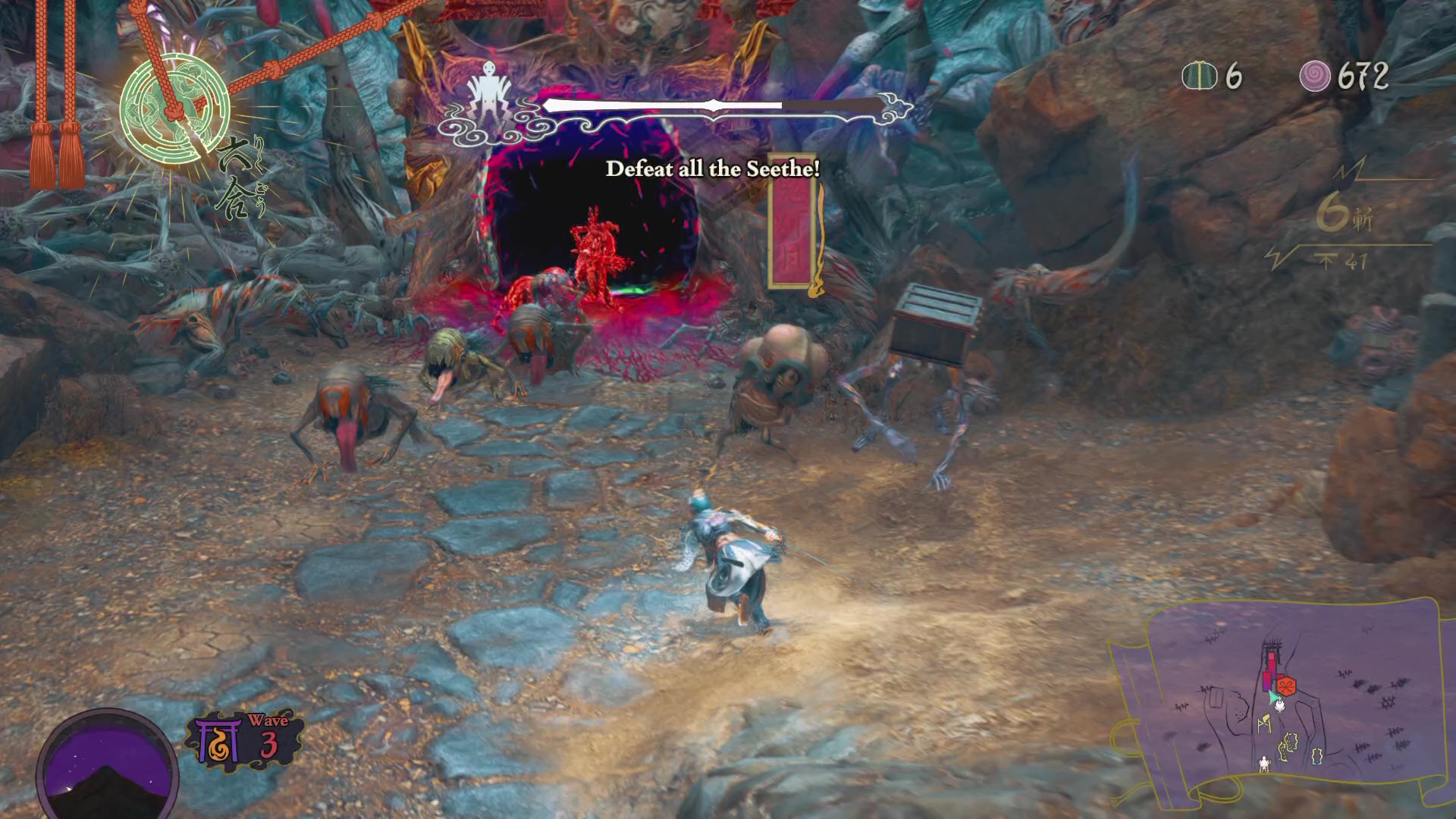The height and width of the screenshot is (819, 1456).
Task: Select the Wave 3 torii gate icon
Action: pyautogui.click(x=216, y=740)
